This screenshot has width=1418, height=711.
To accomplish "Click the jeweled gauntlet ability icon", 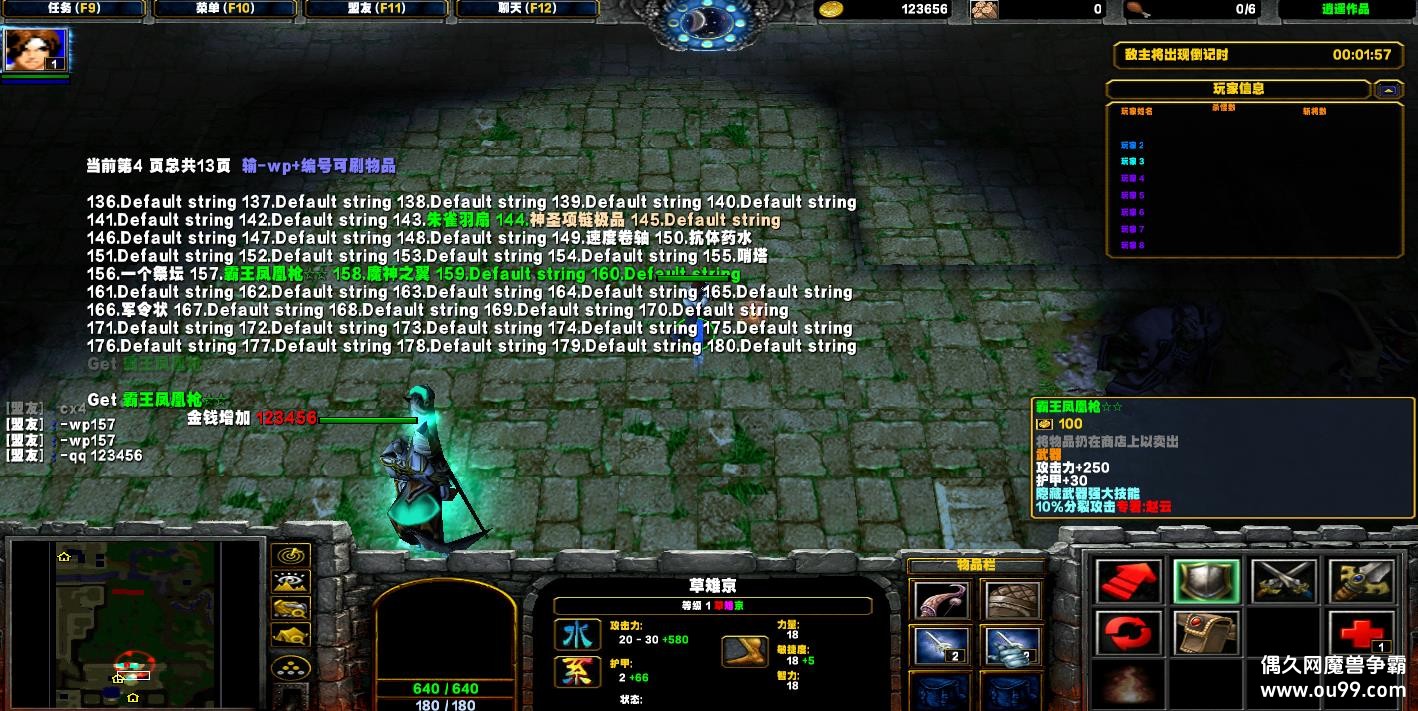I will tap(1206, 634).
